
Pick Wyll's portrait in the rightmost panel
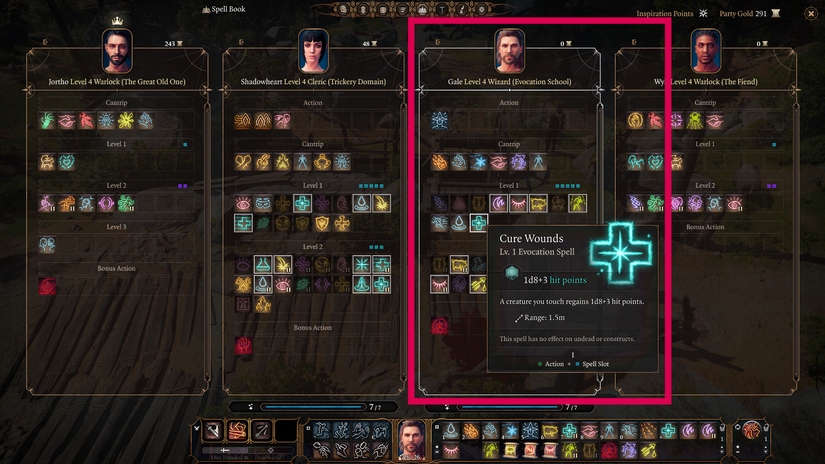(706, 49)
